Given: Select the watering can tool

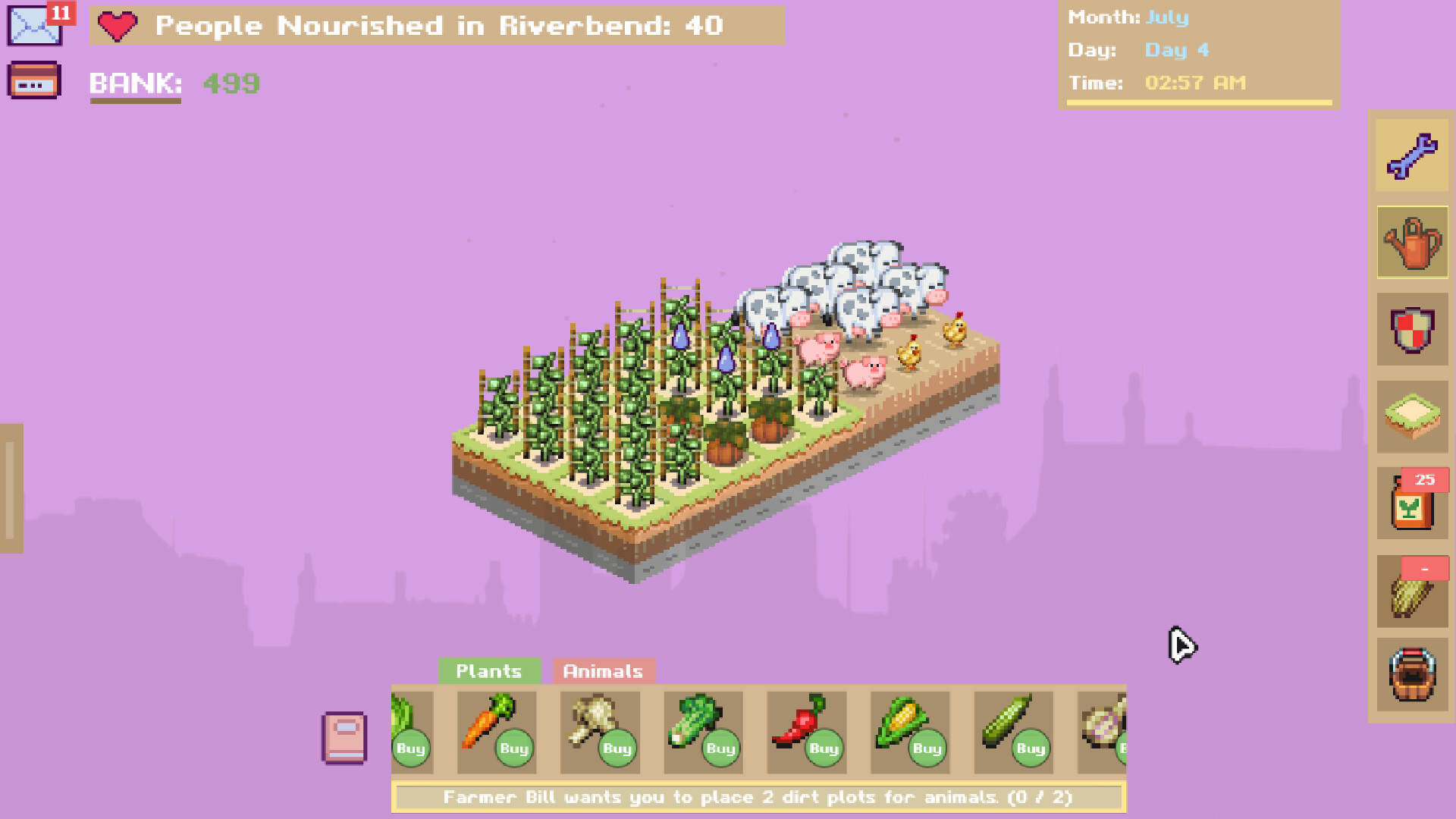Looking at the screenshot, I should point(1412,243).
